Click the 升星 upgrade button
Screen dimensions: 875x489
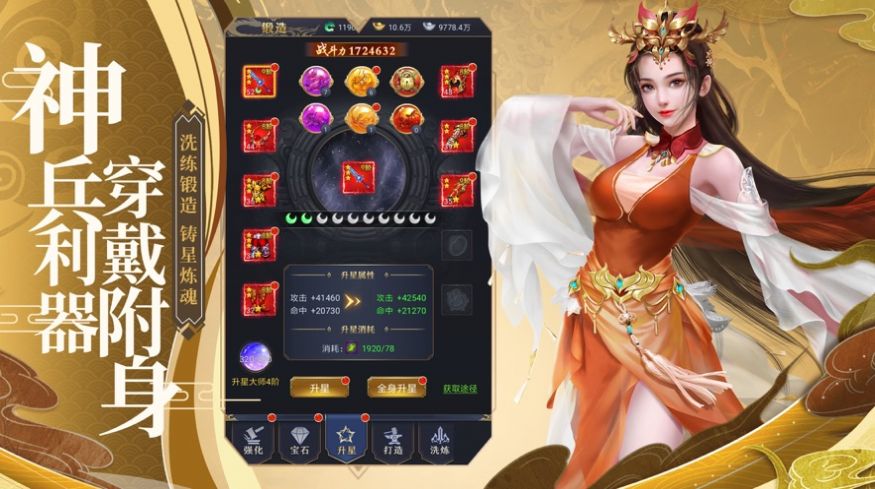312,387
